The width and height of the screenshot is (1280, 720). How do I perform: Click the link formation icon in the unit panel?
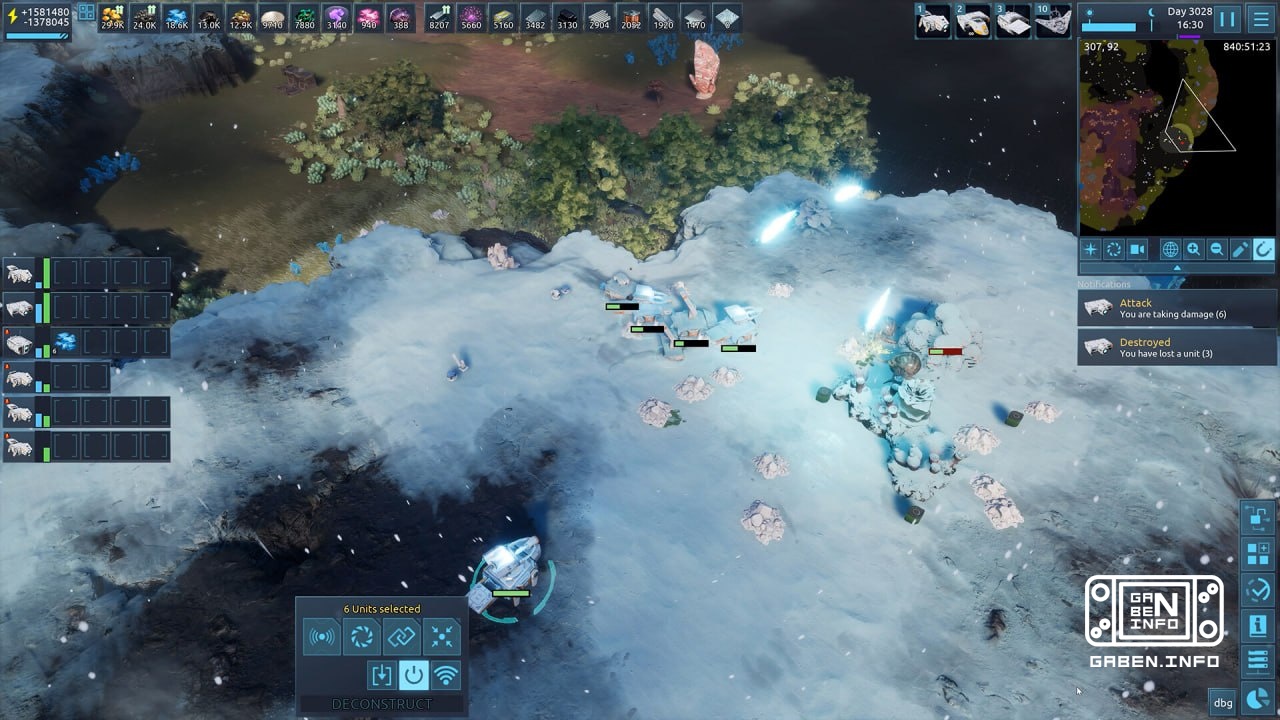(402, 637)
